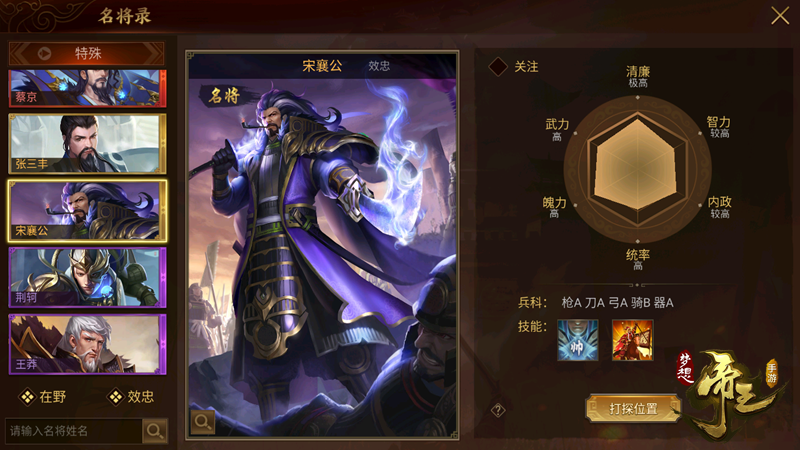
Task: Enlarge the portrait using the magnifier icon
Action: 203,421
